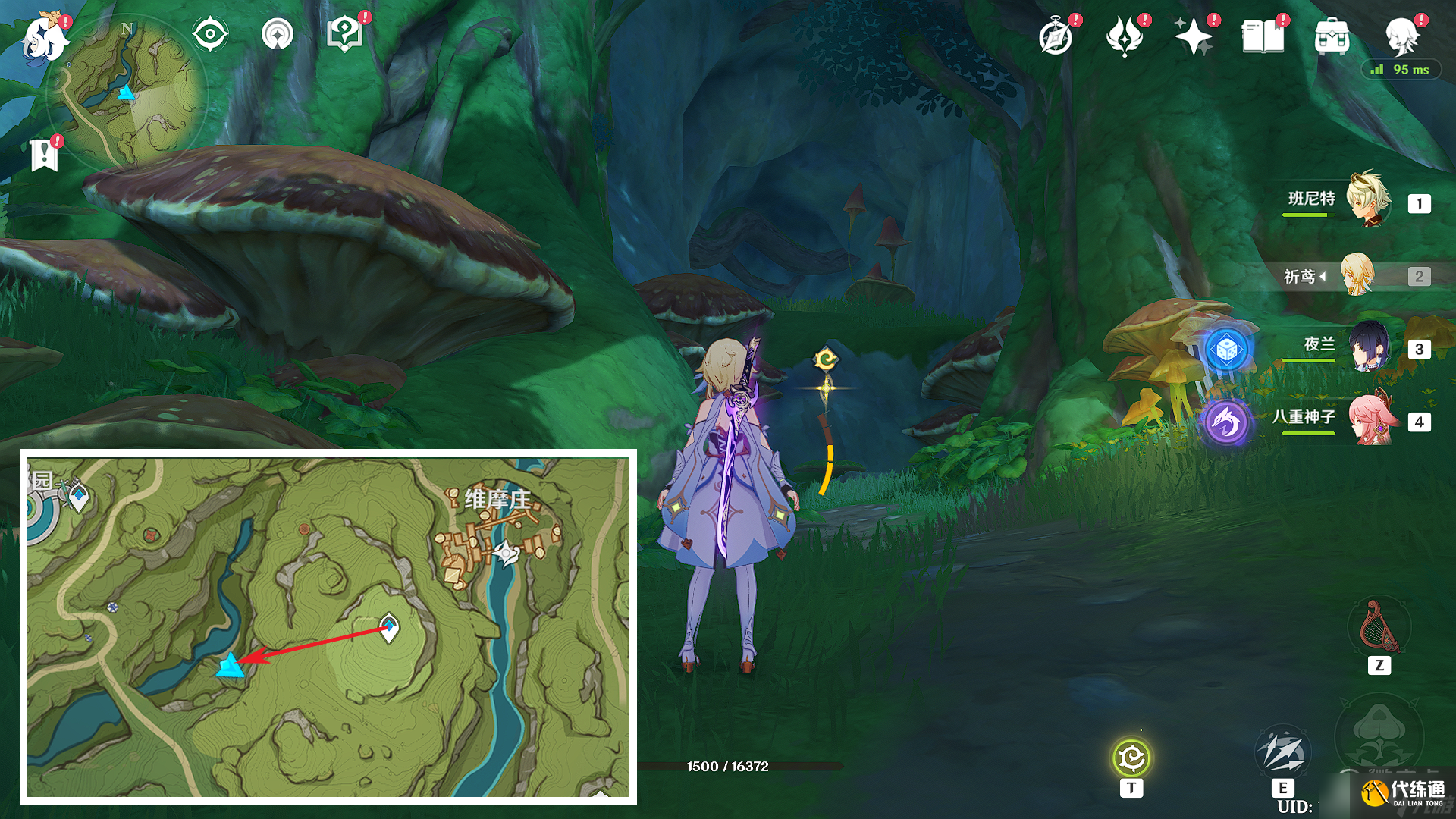Viewport: 1456px width, 819px height.
Task: Use the harp gadget icon
Action: 1379,628
